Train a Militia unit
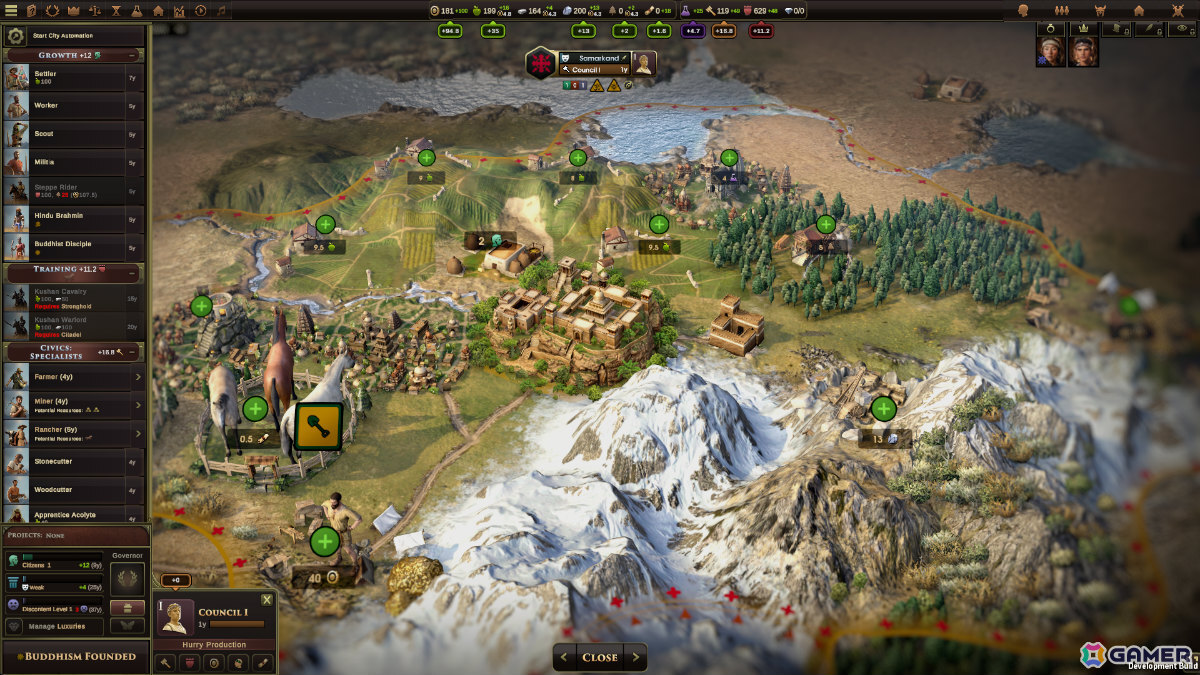 tap(65, 162)
